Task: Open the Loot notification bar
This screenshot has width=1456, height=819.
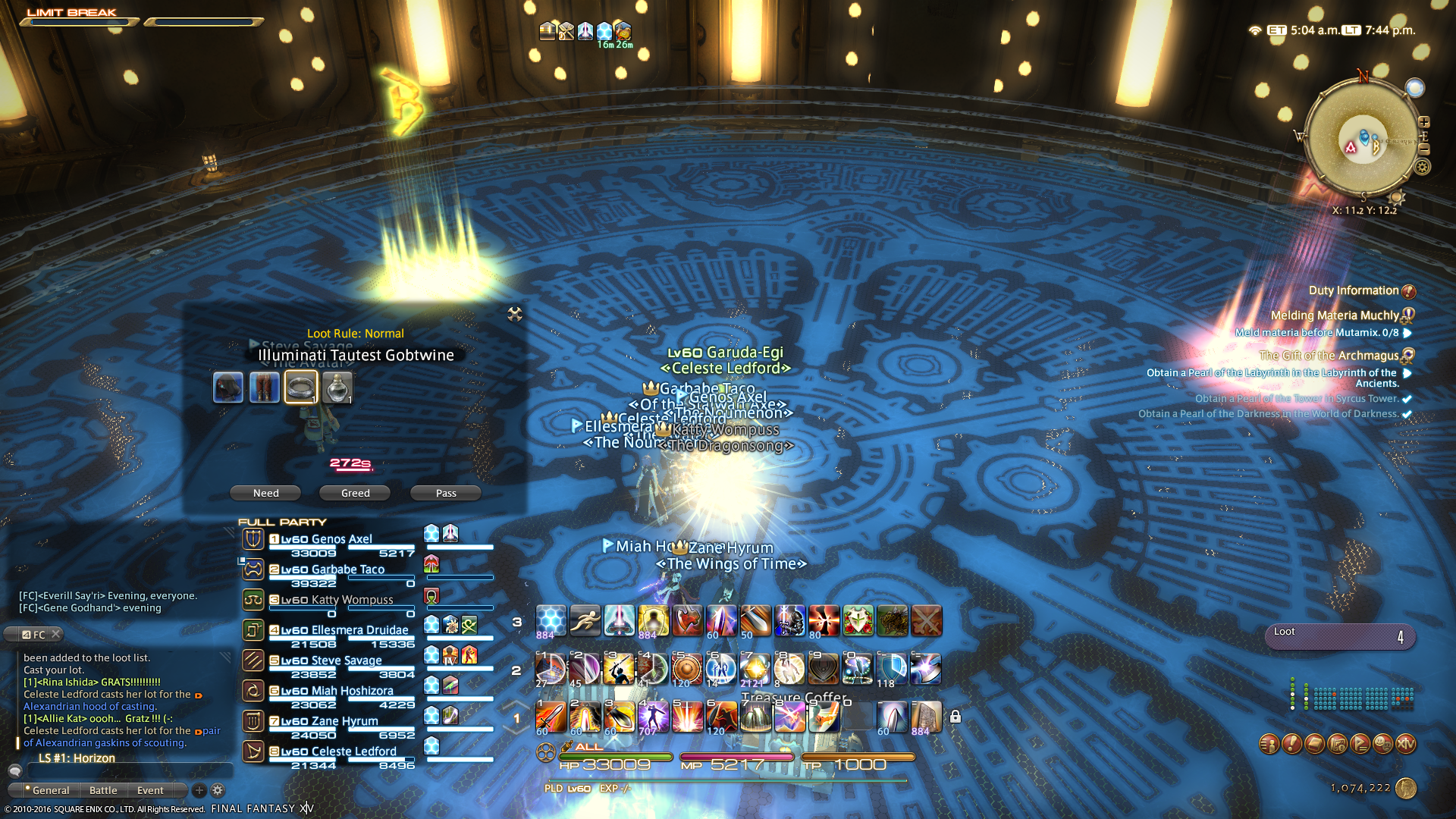Action: coord(1339,637)
